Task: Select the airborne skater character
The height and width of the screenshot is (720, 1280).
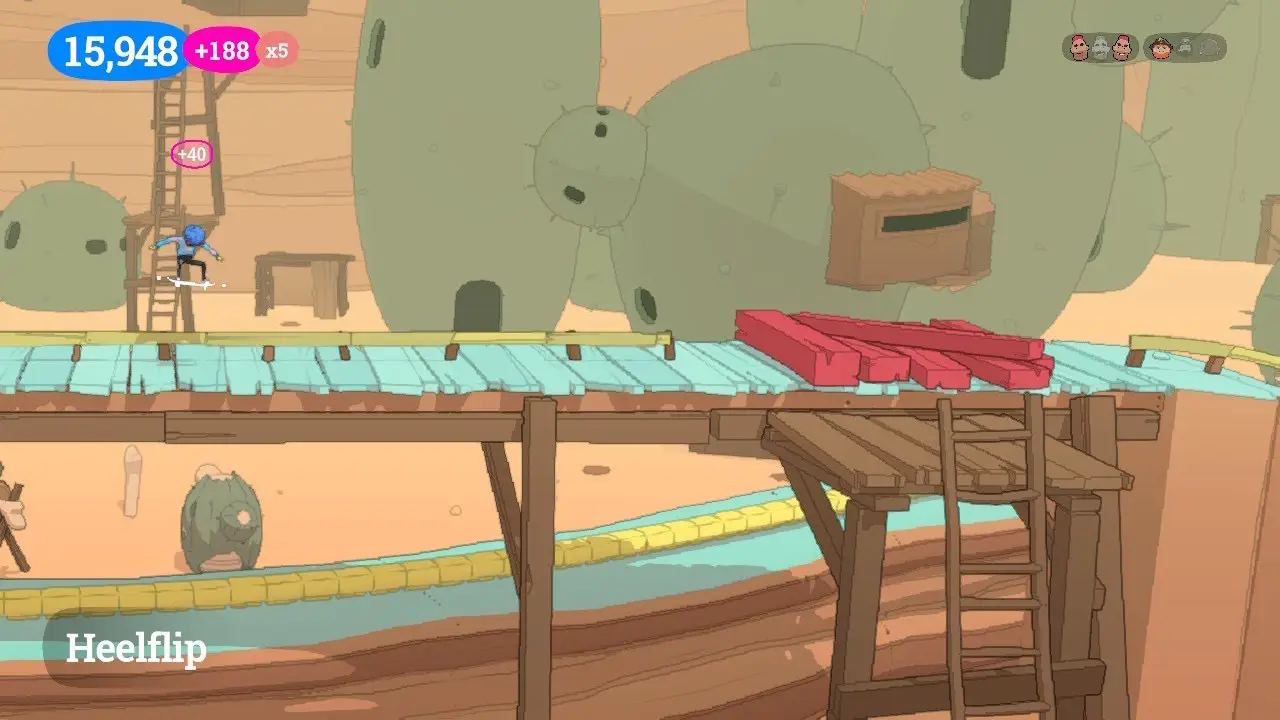Action: (x=193, y=258)
